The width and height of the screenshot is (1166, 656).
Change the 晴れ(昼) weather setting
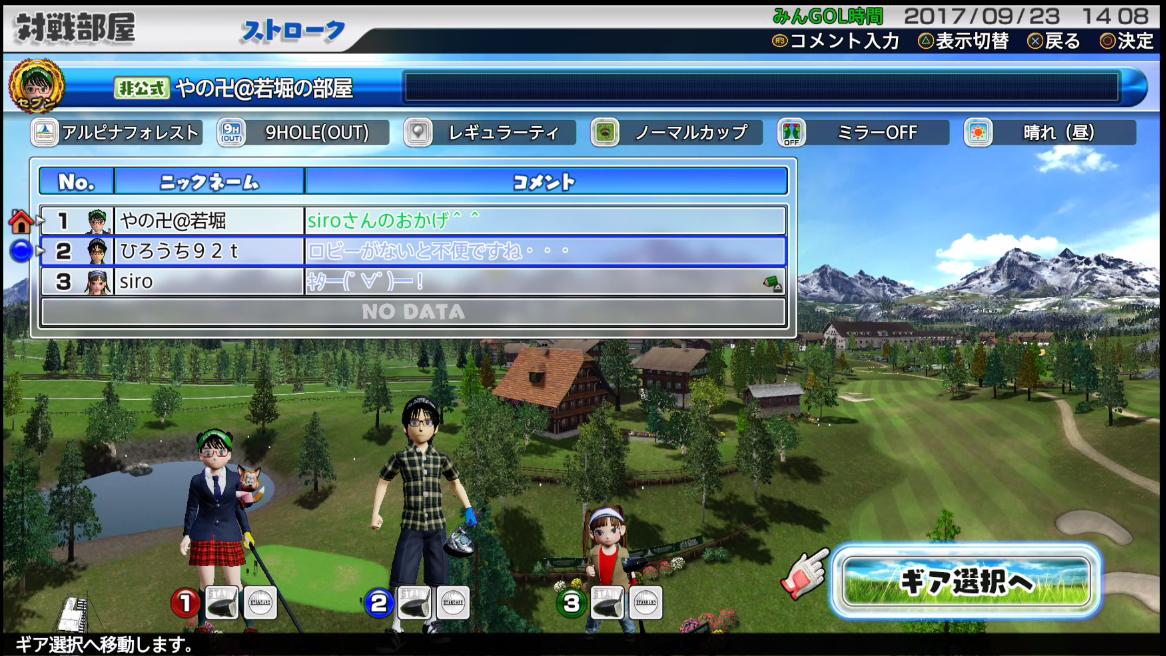[x=1050, y=133]
